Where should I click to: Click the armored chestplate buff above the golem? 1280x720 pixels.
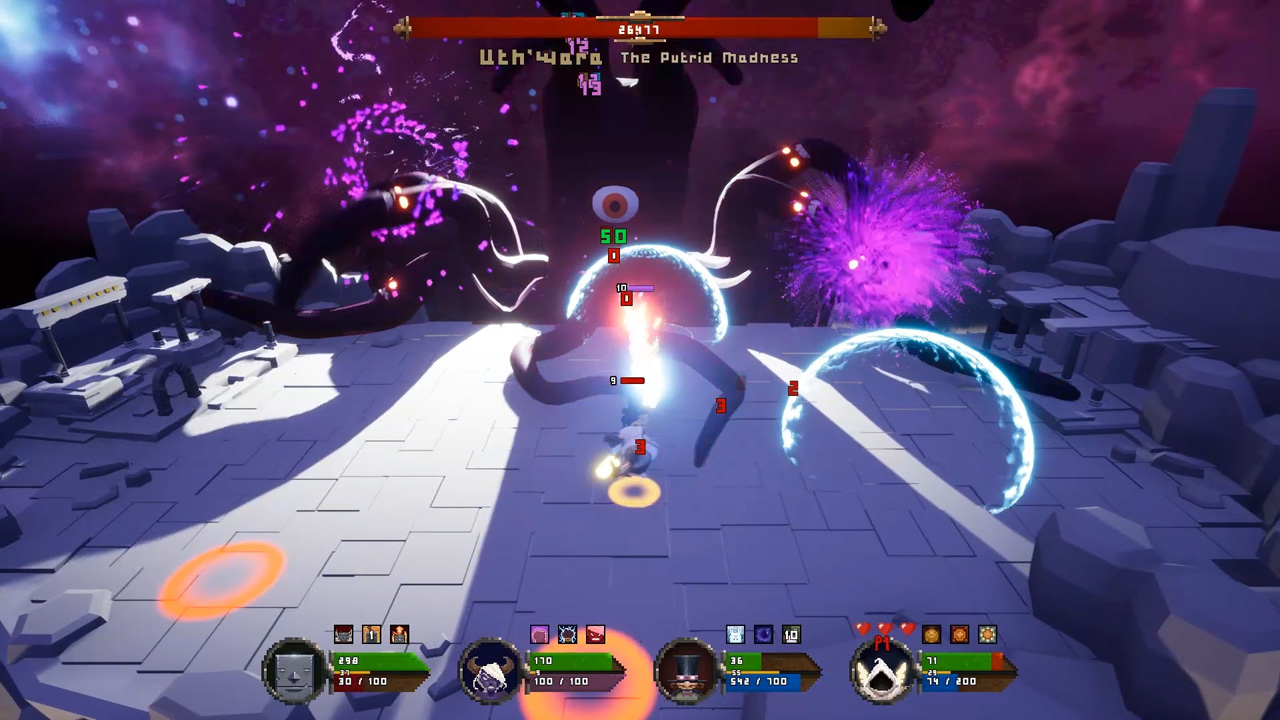pyautogui.click(x=343, y=634)
